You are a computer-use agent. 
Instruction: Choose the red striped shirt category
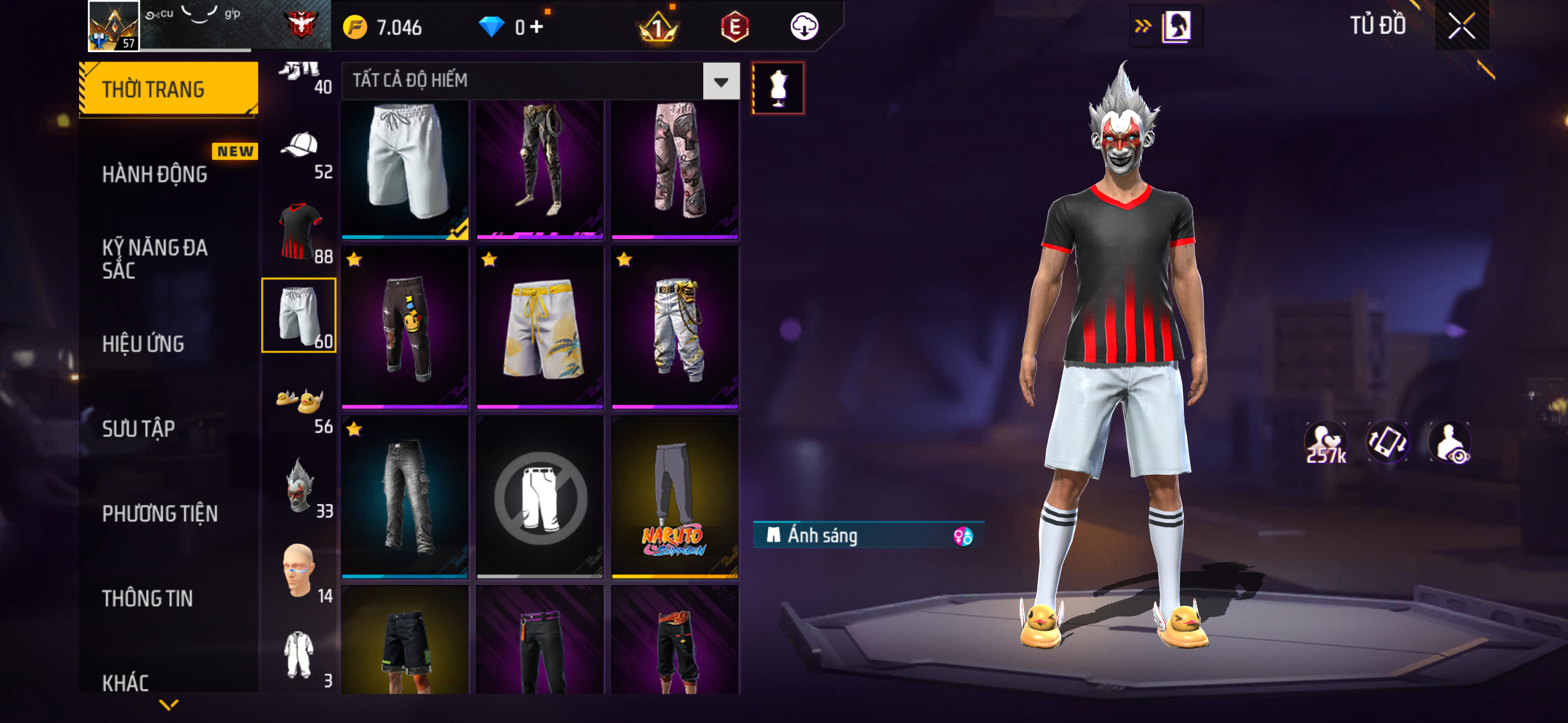(299, 231)
